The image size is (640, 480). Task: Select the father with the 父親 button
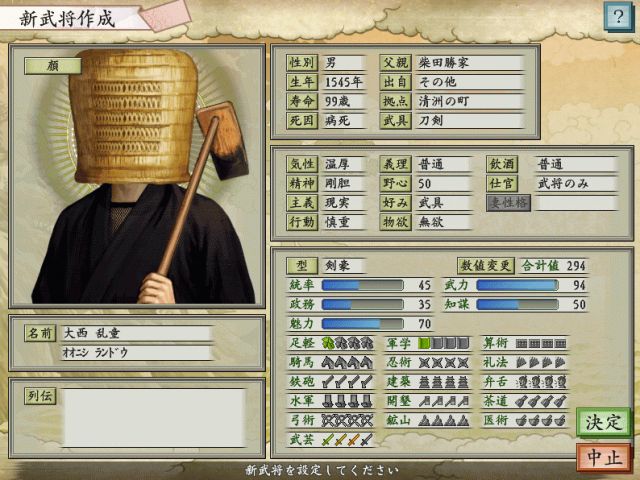click(395, 63)
